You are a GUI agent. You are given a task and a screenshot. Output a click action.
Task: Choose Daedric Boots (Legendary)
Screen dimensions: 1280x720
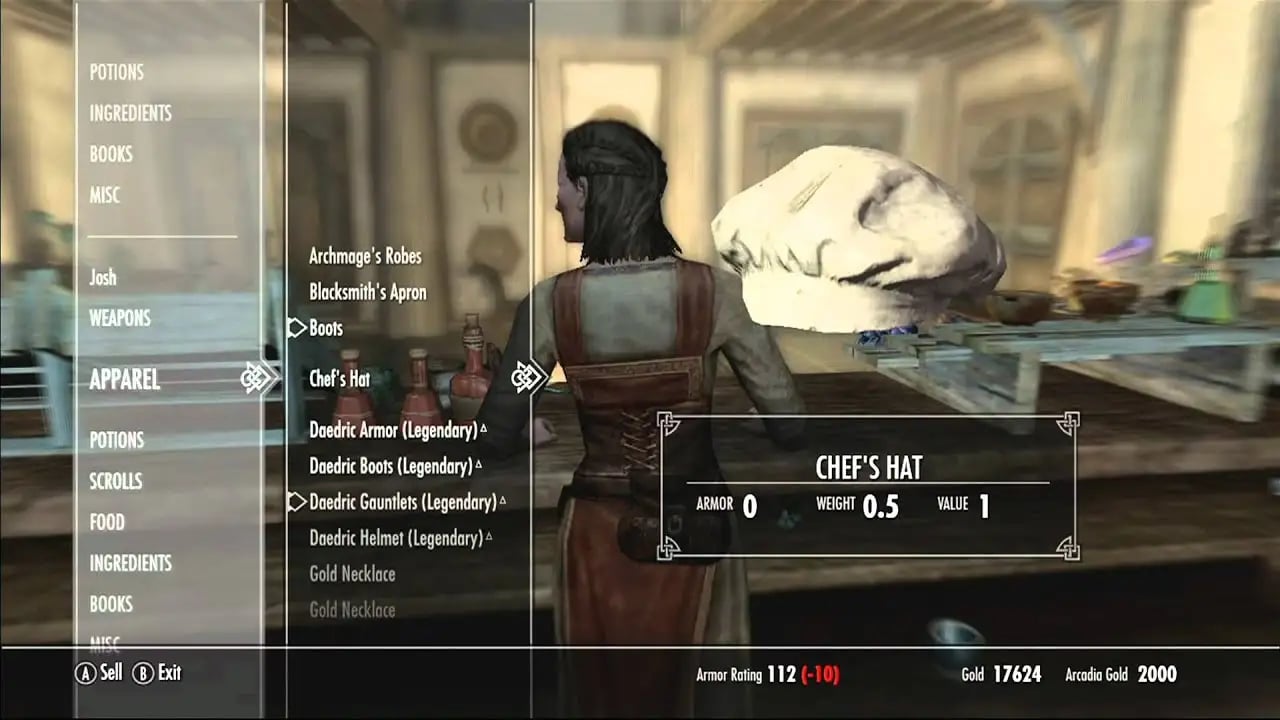point(391,466)
